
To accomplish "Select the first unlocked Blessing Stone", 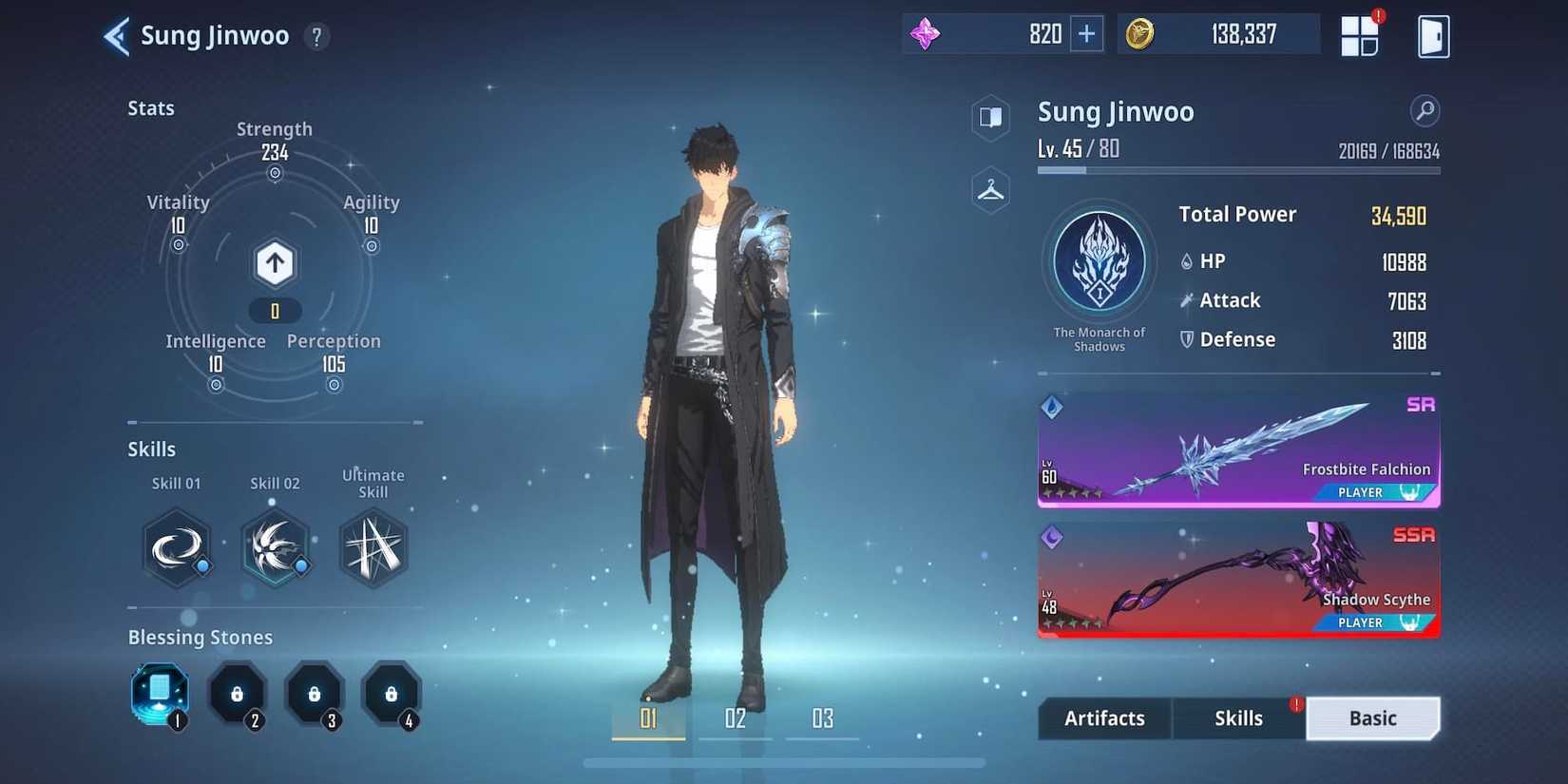I will (x=159, y=695).
